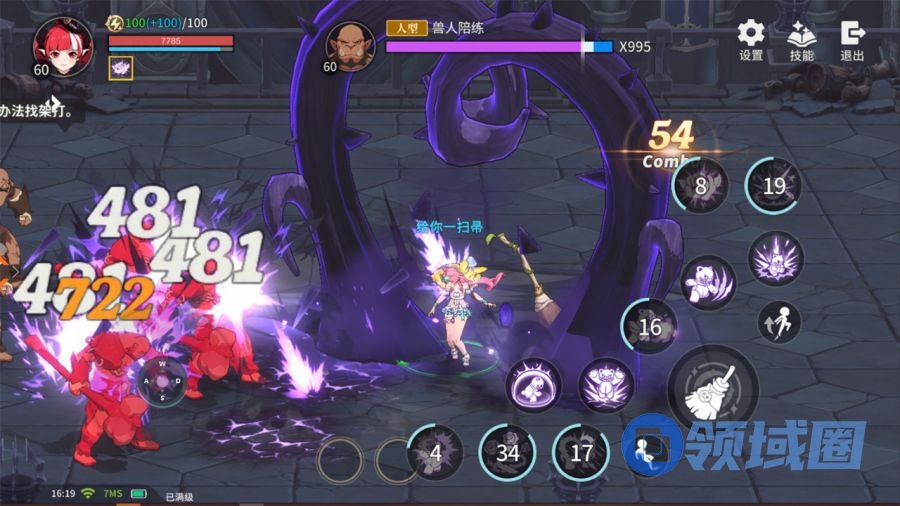Viewport: 900px width, 506px height.
Task: Inspect the purple buff status icon
Action: [x=121, y=68]
